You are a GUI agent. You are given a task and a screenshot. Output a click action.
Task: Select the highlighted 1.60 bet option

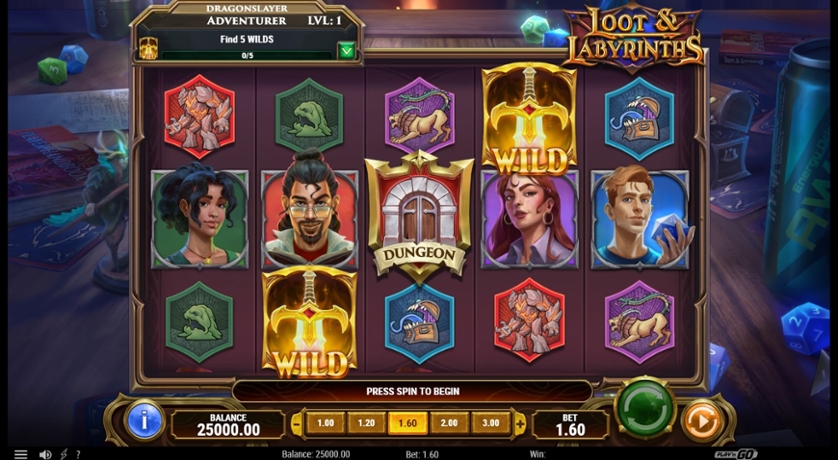pos(408,423)
